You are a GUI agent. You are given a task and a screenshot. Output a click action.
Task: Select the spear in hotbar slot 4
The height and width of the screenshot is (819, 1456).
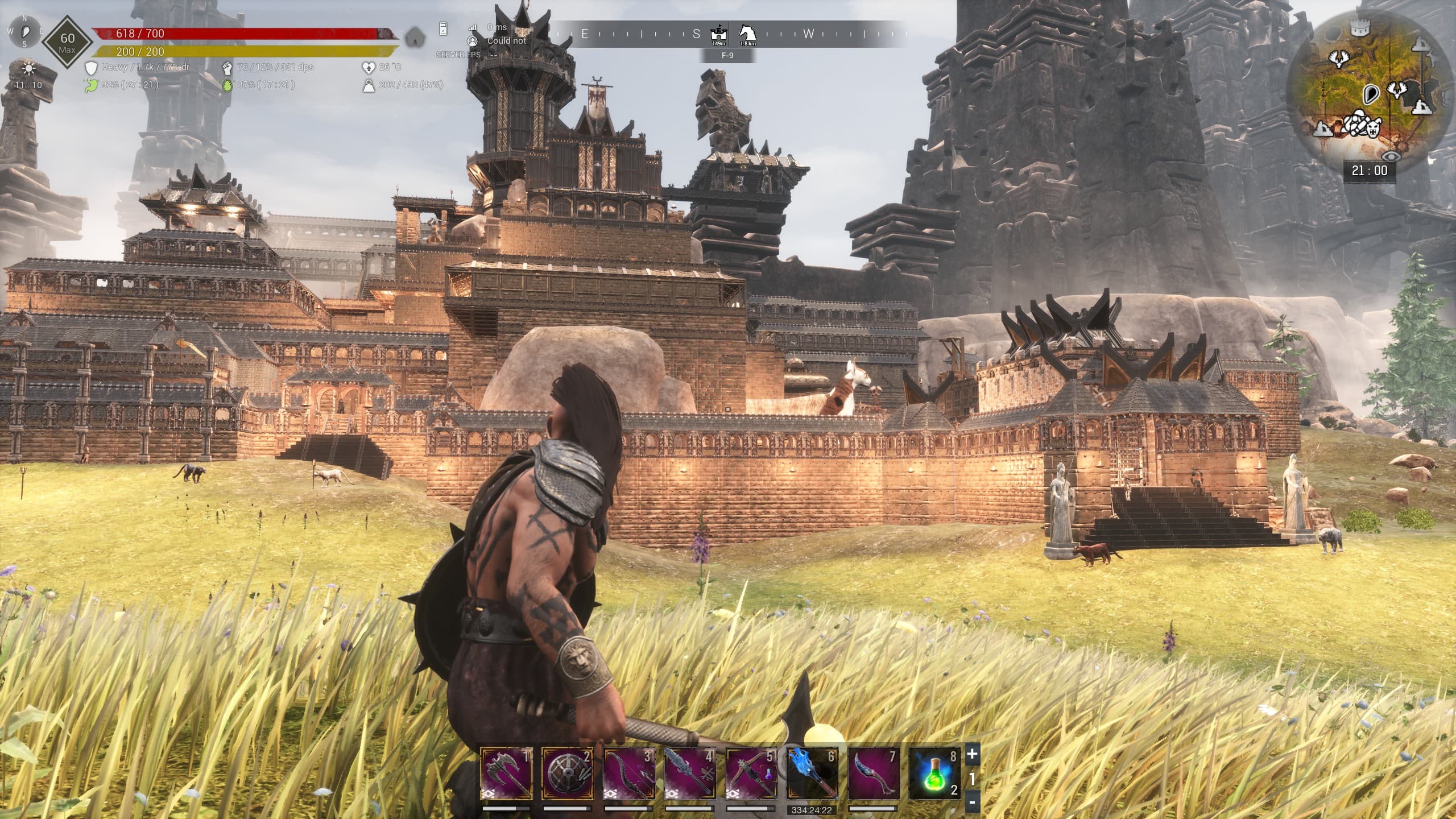pos(690,773)
